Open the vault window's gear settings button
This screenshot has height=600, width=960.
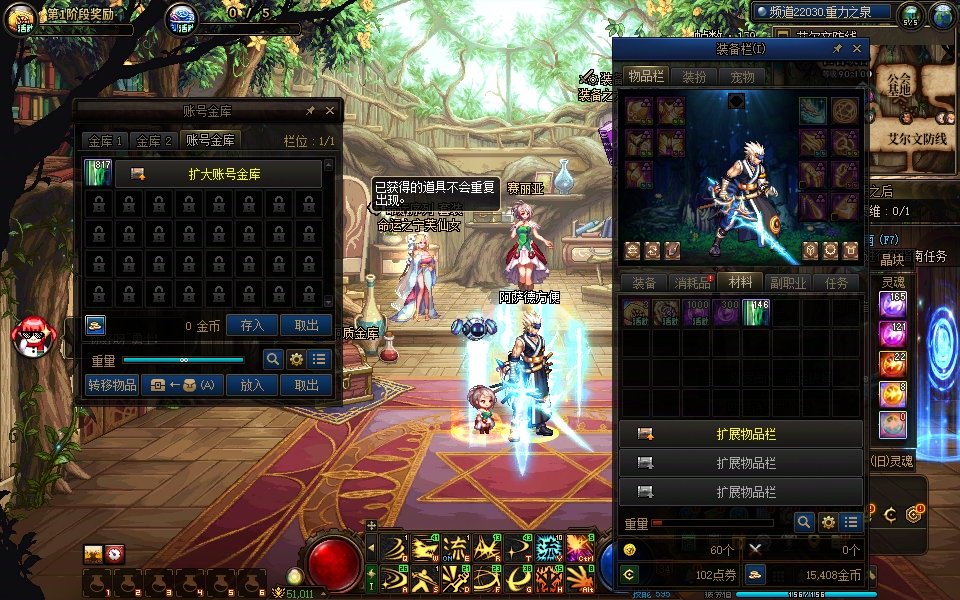point(296,359)
